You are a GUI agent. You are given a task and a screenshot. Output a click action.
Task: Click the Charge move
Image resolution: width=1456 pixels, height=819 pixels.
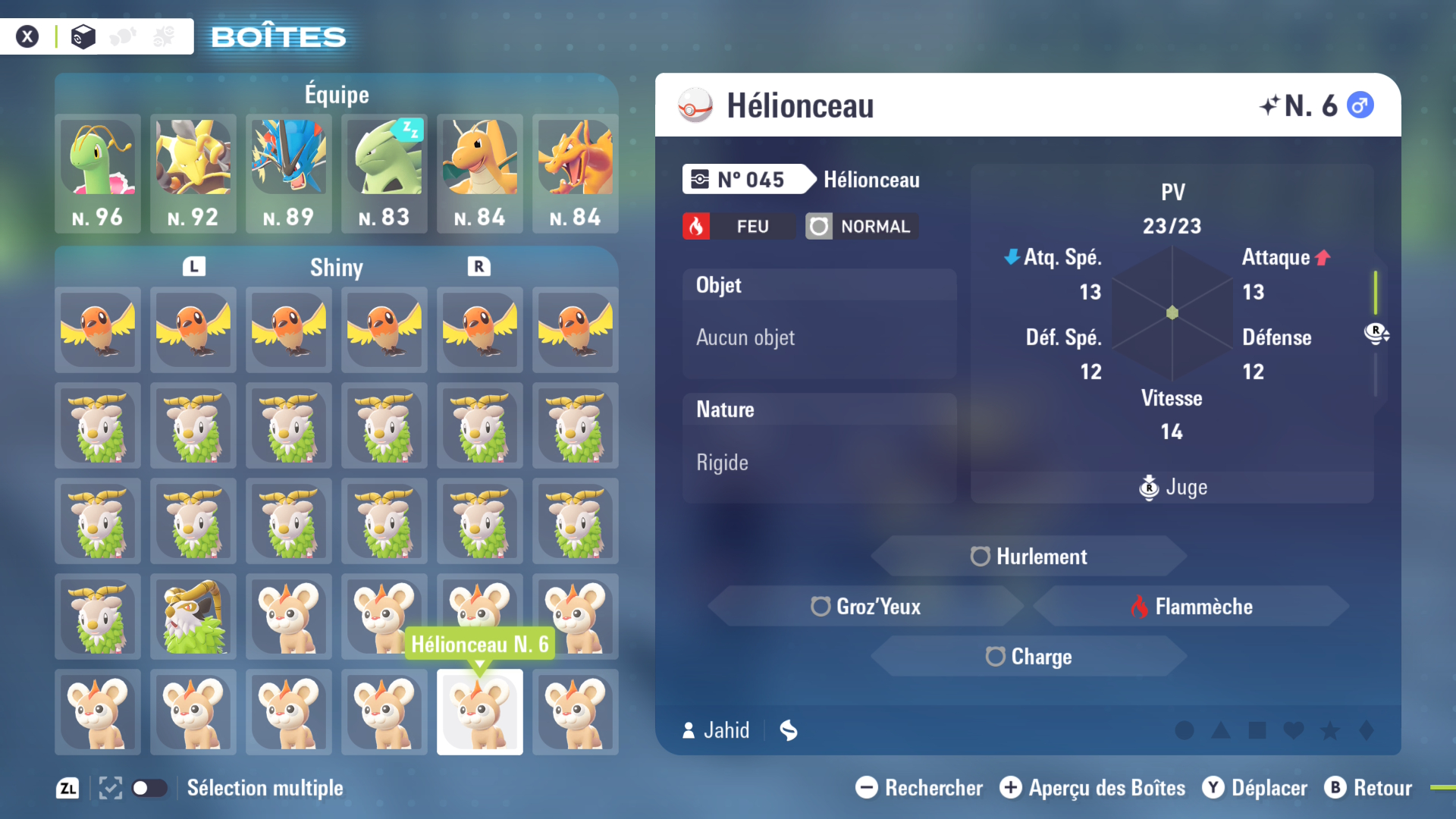click(1029, 657)
